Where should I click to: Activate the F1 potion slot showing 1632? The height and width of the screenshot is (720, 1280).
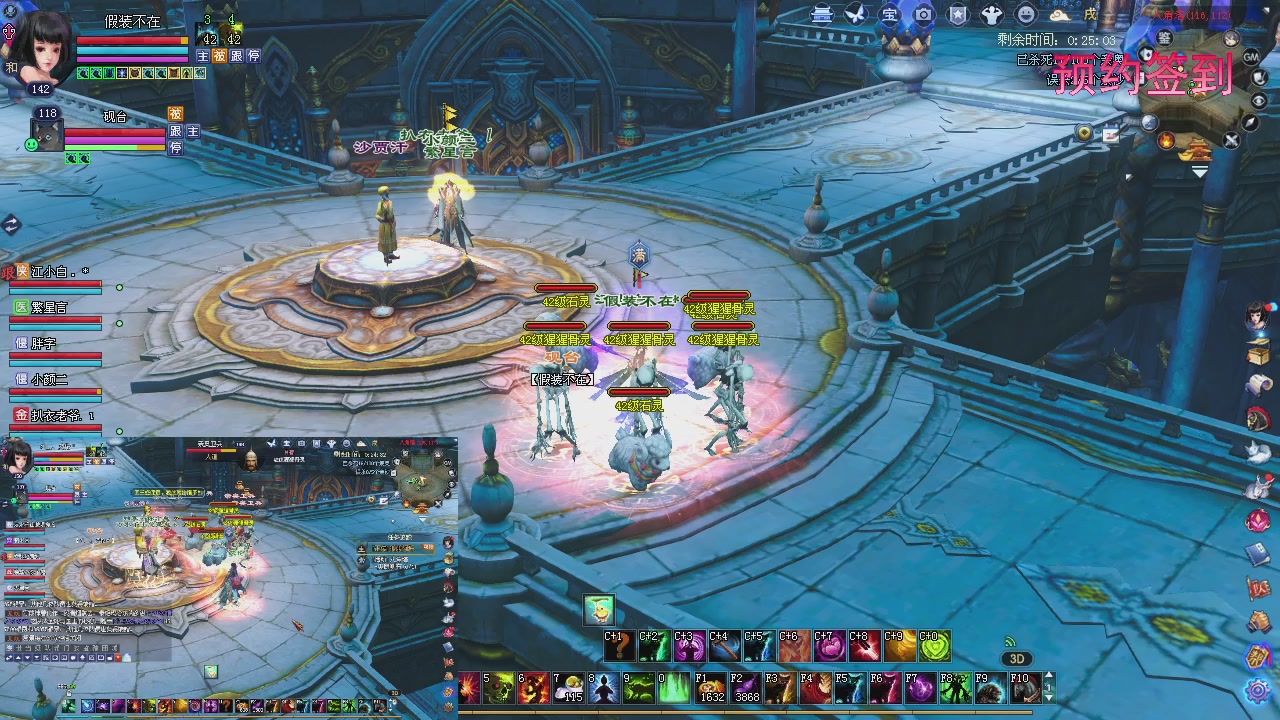(x=711, y=687)
